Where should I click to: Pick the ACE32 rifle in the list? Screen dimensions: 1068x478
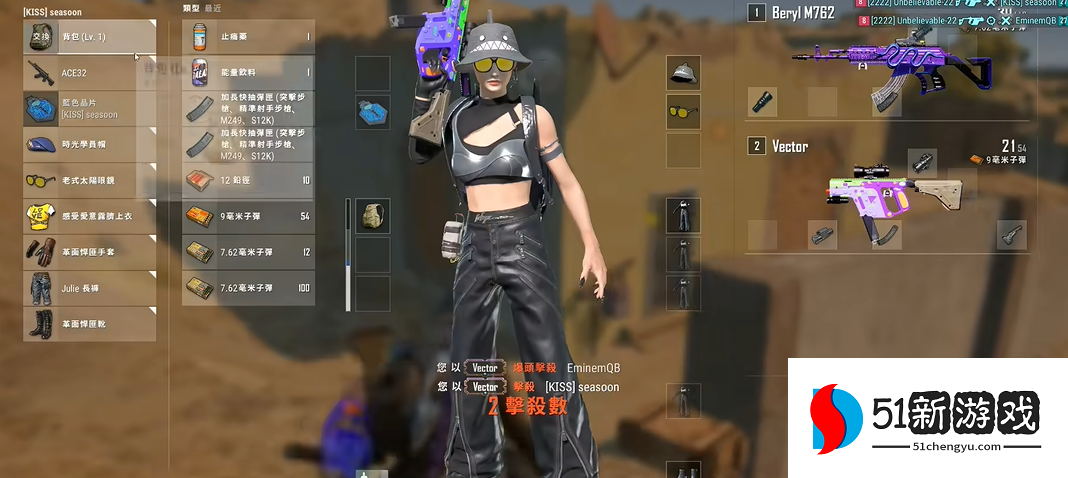pos(90,73)
